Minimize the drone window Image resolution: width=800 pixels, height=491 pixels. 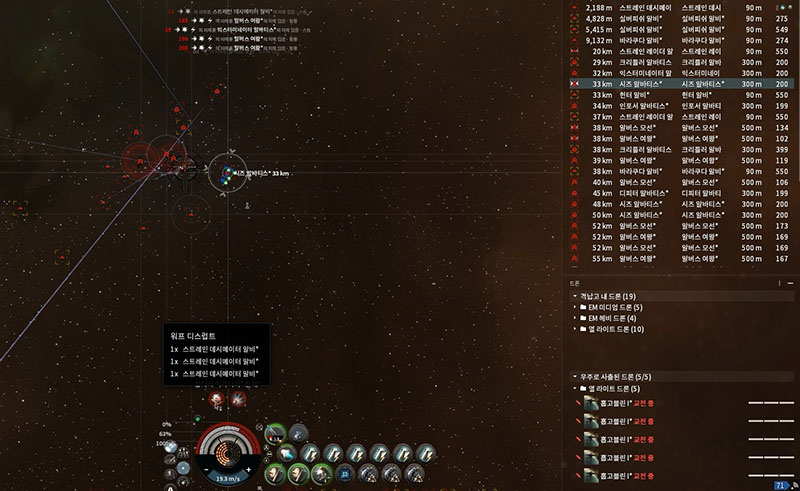click(x=789, y=283)
